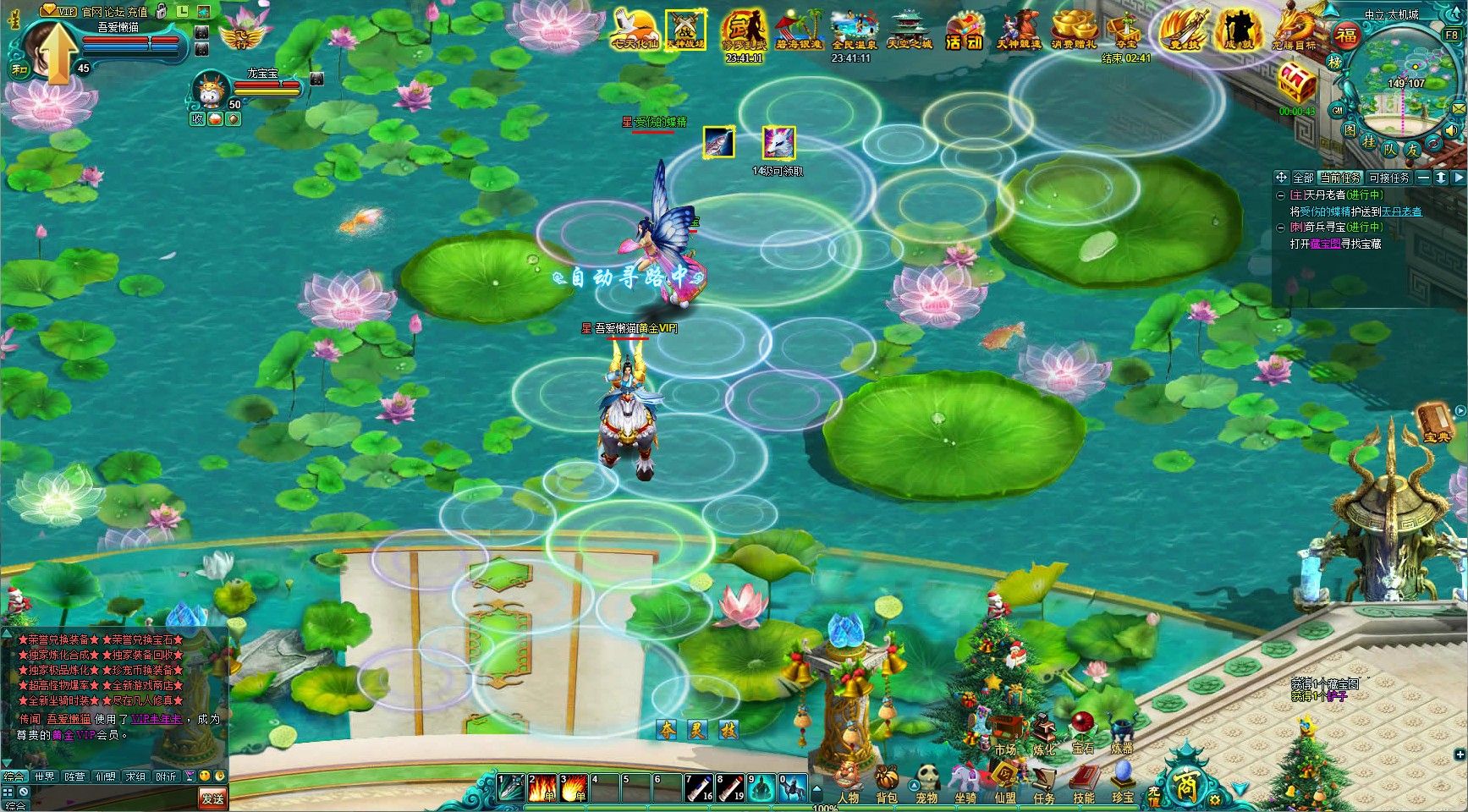Image resolution: width=1468 pixels, height=812 pixels.
Task: Switch quest tracker to 可接任务 tab
Action: (1389, 178)
